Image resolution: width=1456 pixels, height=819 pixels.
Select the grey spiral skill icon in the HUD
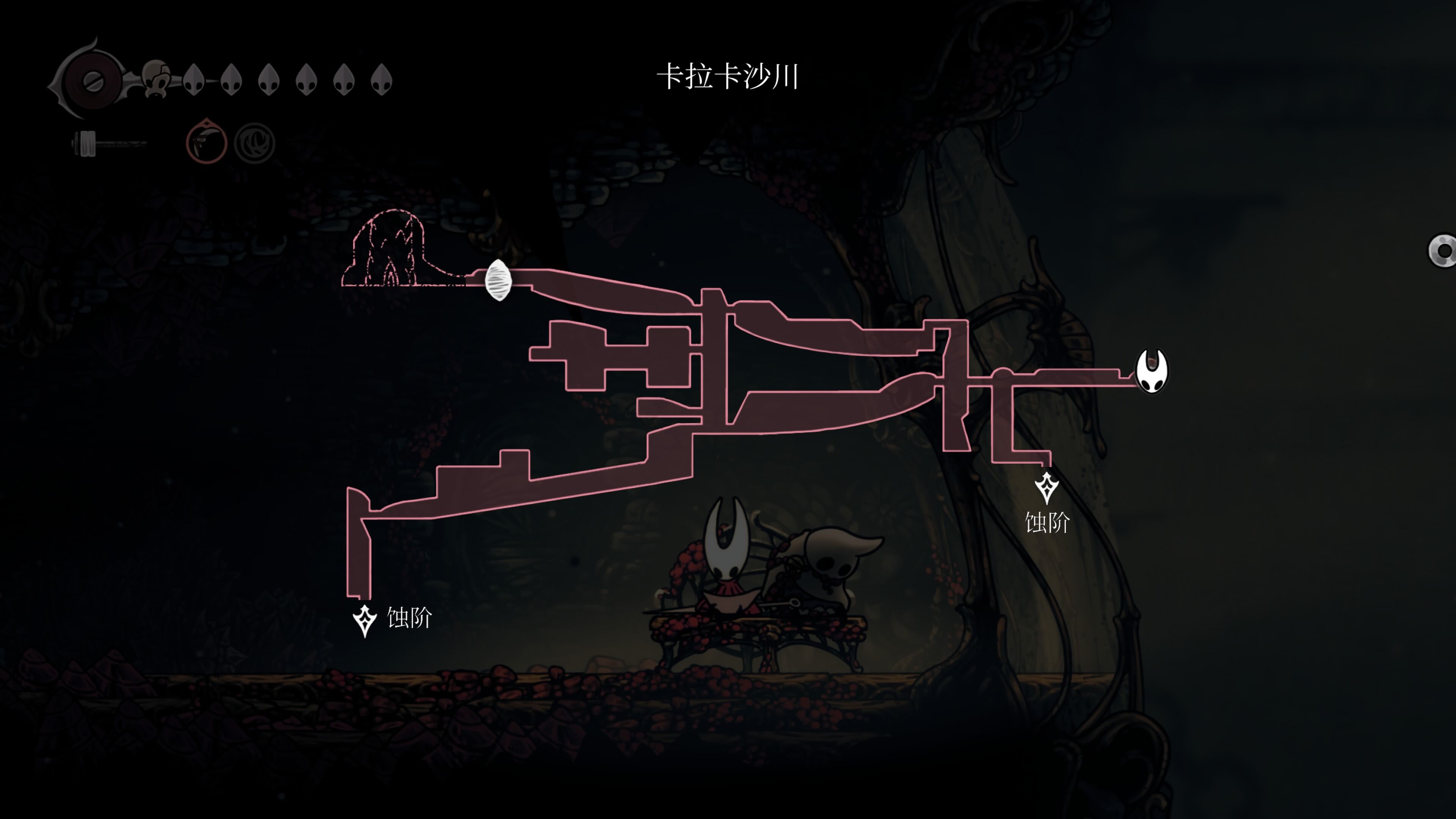254,143
